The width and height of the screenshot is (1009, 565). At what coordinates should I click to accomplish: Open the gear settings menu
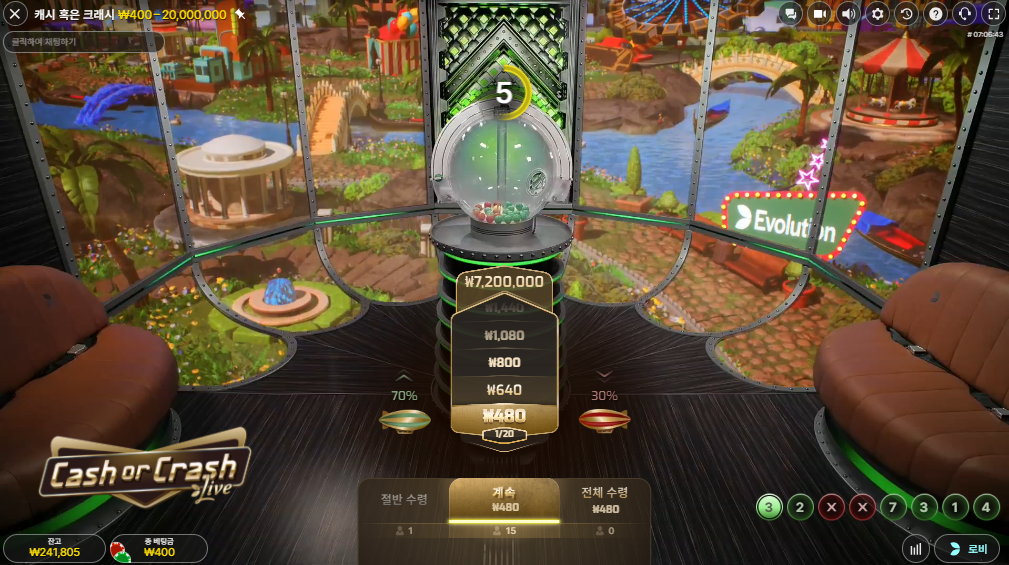pyautogui.click(x=877, y=14)
